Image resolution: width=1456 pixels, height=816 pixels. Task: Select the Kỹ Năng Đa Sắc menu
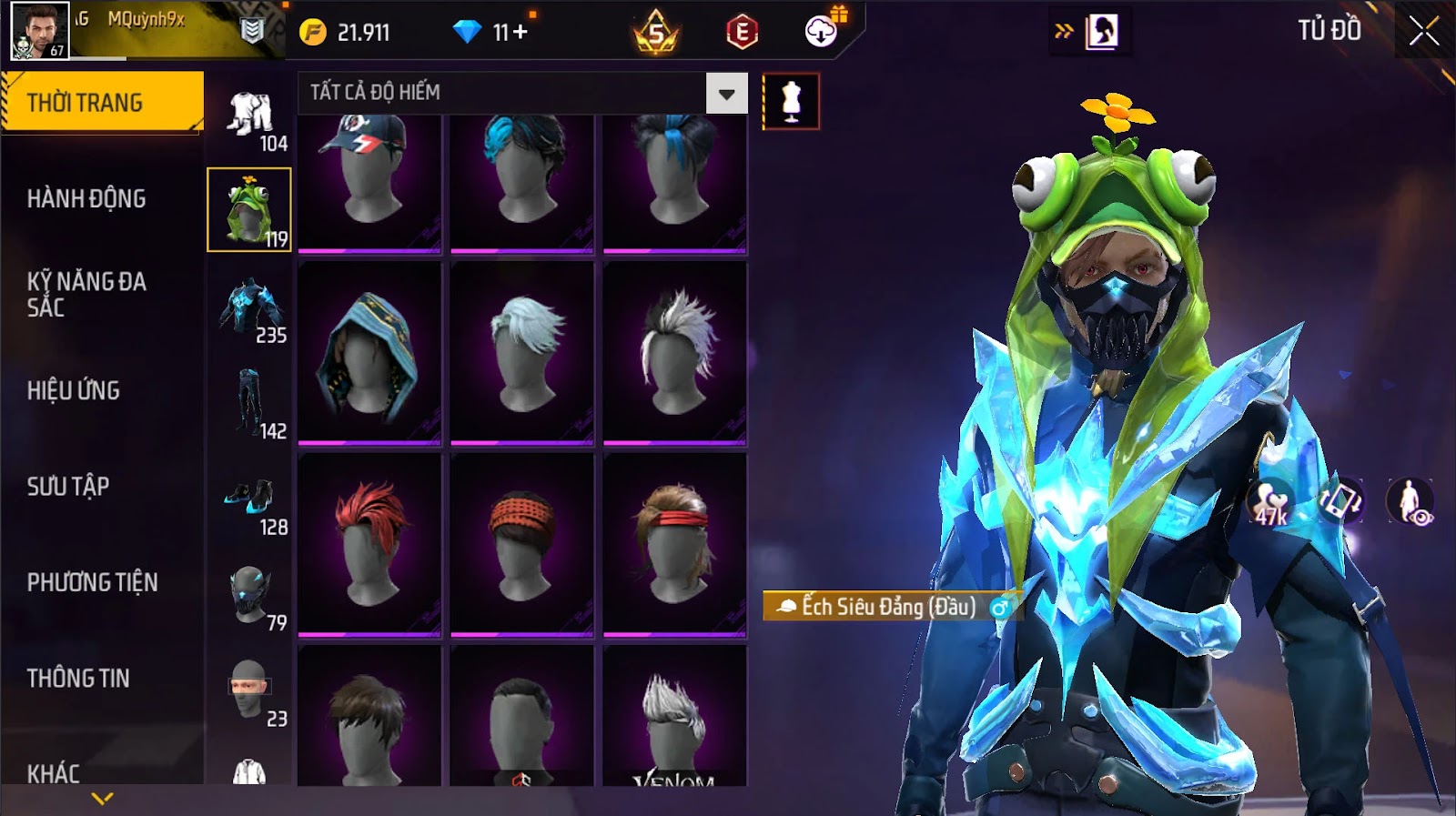86,294
